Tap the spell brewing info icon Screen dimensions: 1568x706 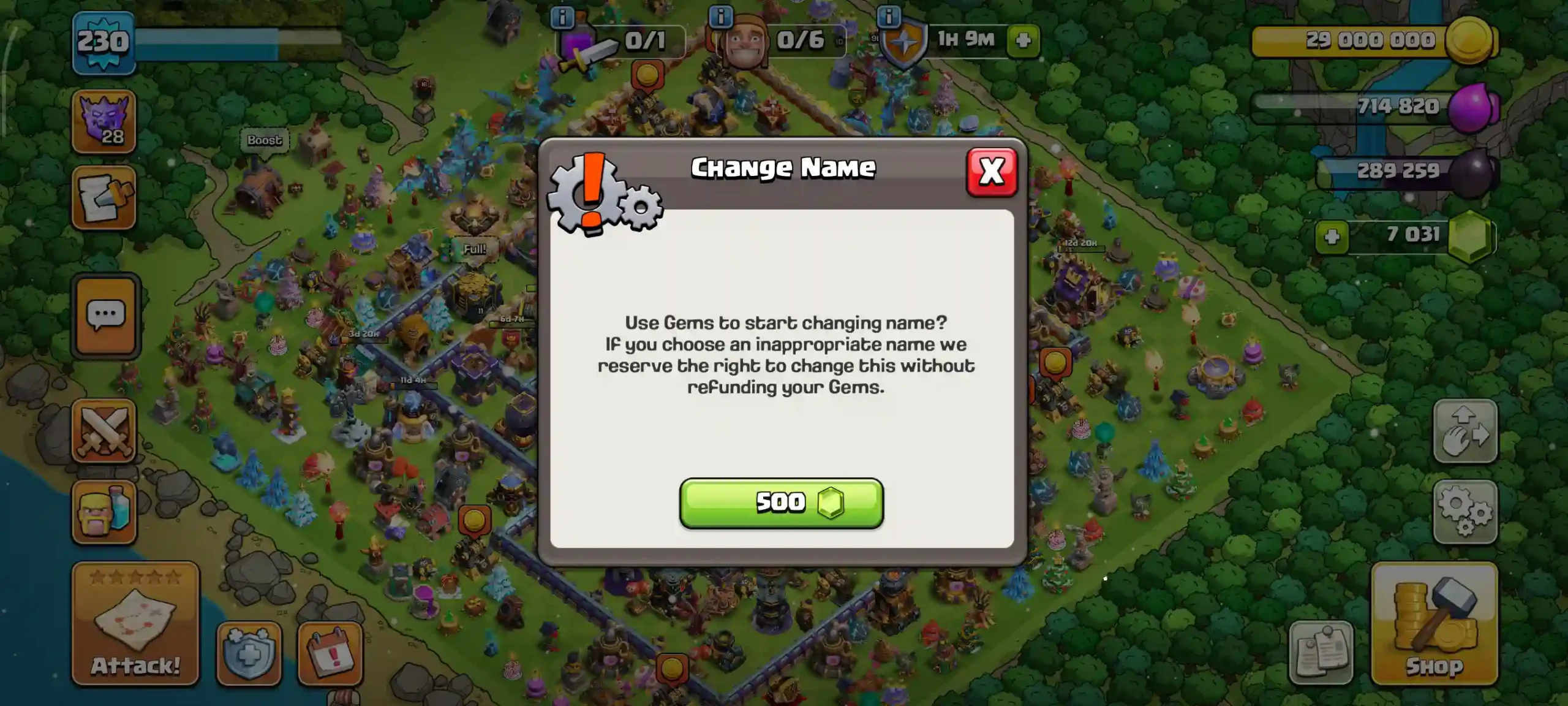pos(562,18)
